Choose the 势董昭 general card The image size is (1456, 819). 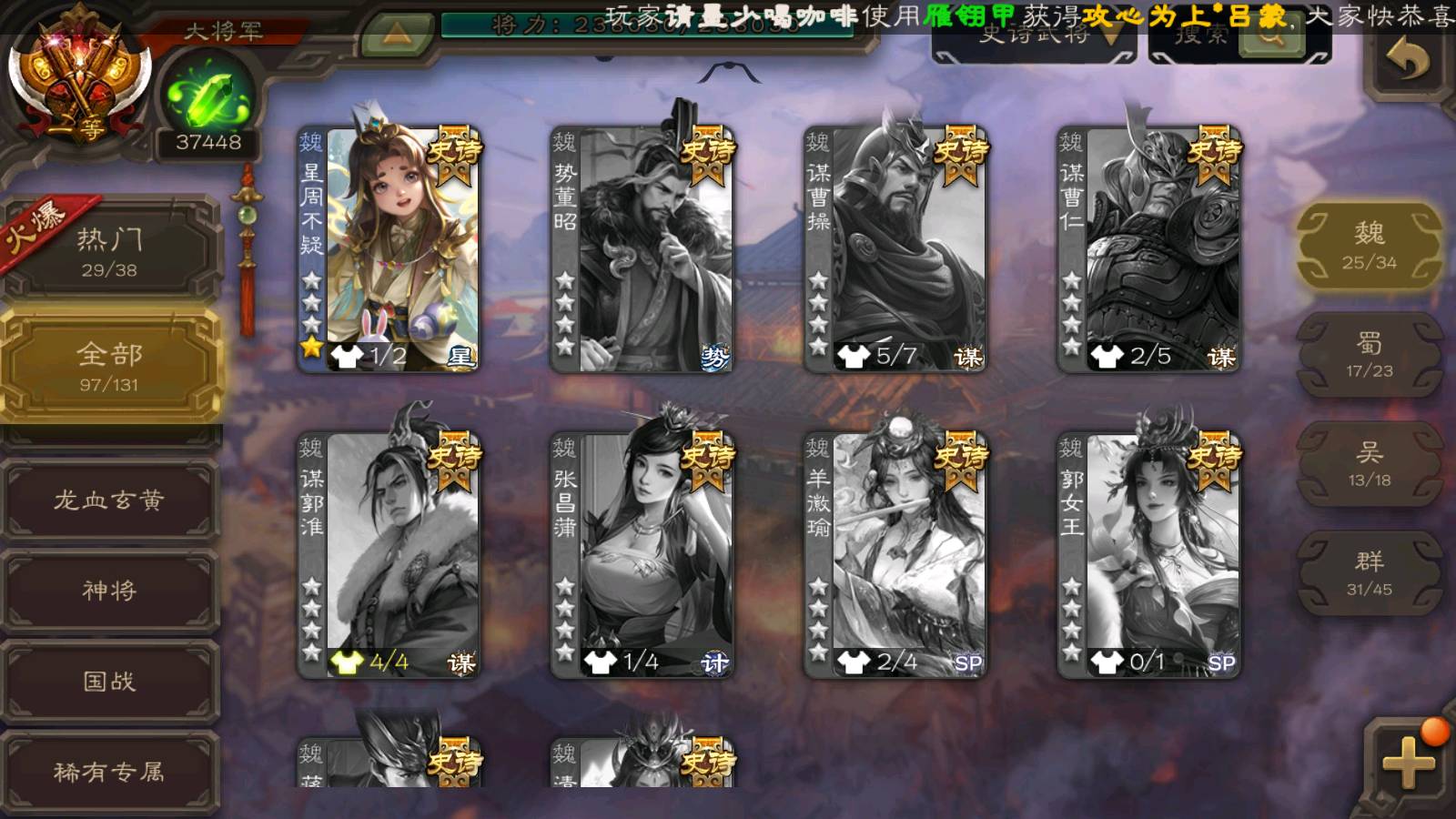coord(642,248)
